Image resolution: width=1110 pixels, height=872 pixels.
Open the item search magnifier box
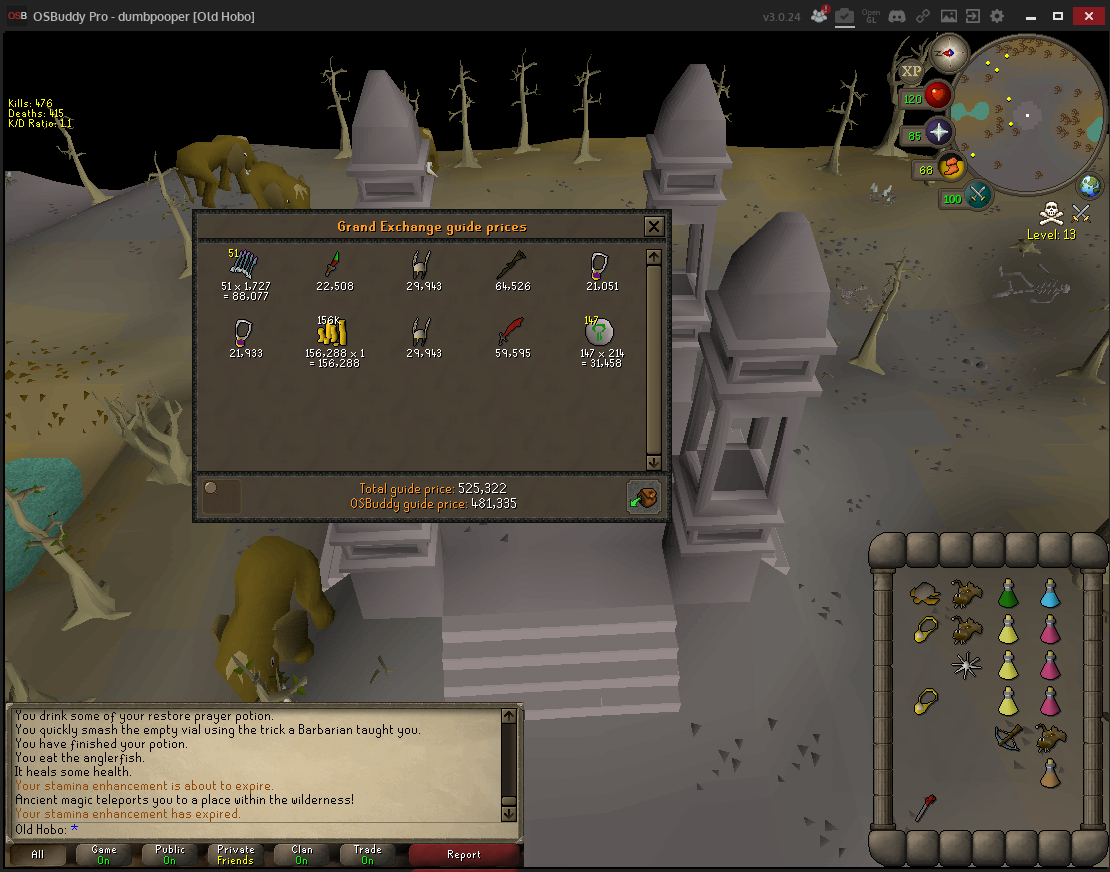[221, 496]
